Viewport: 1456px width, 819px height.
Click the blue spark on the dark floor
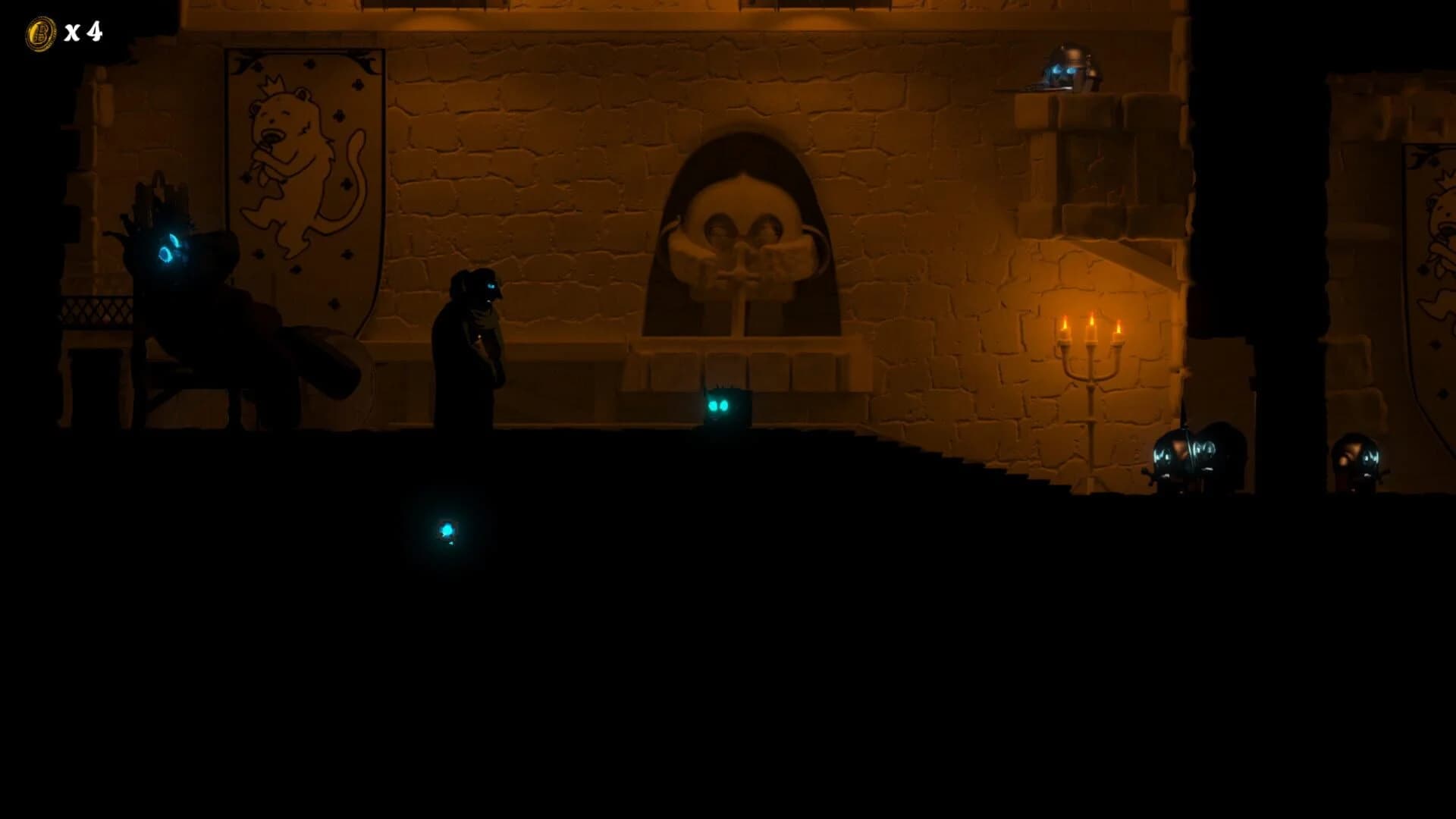click(447, 531)
